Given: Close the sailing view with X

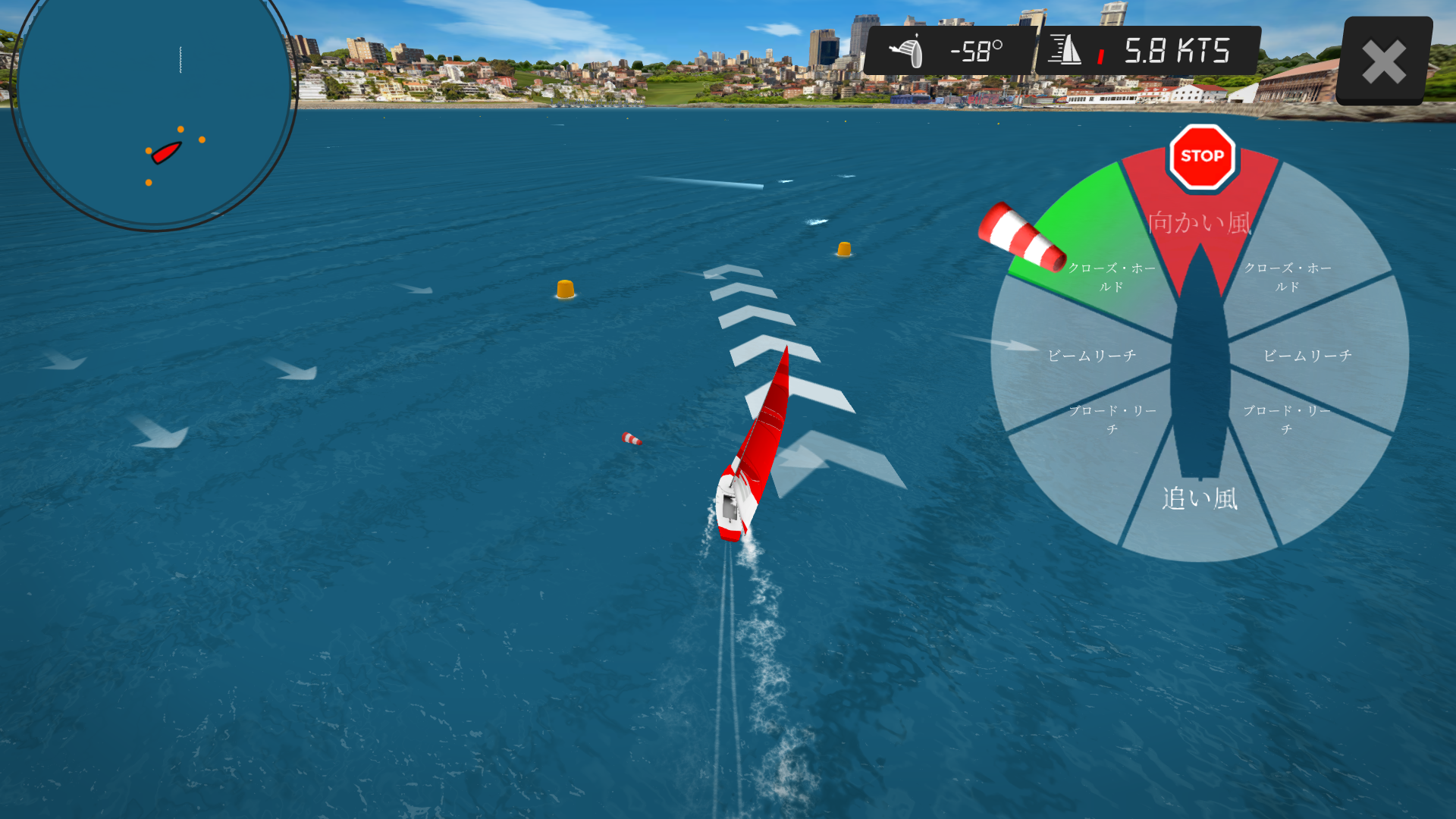Looking at the screenshot, I should click(x=1384, y=61).
